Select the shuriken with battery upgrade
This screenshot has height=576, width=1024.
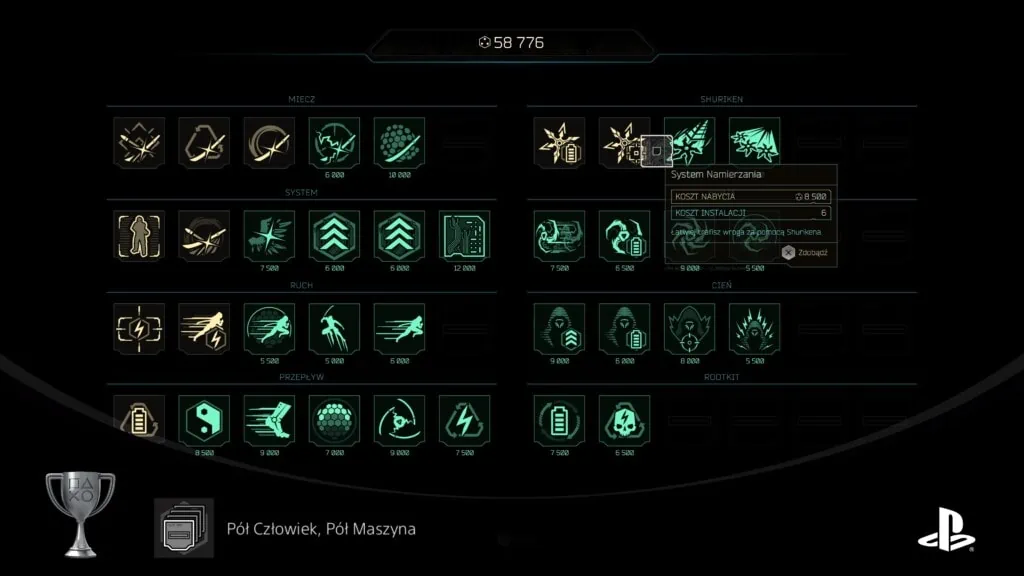pyautogui.click(x=559, y=142)
